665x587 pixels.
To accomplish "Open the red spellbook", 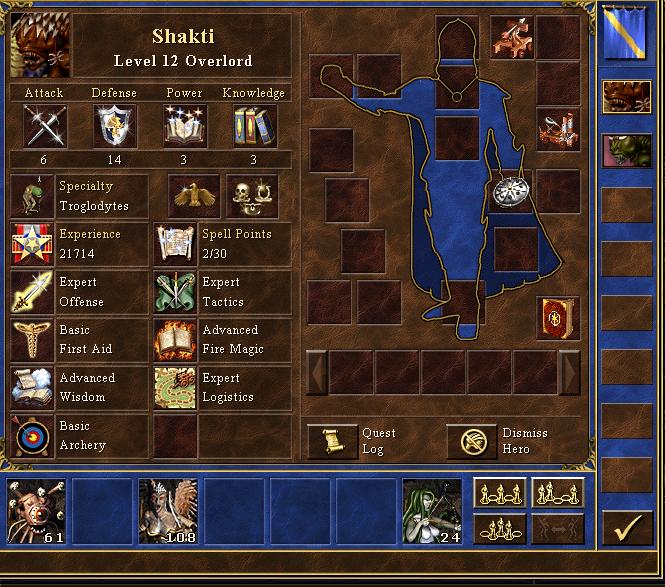I will [557, 316].
